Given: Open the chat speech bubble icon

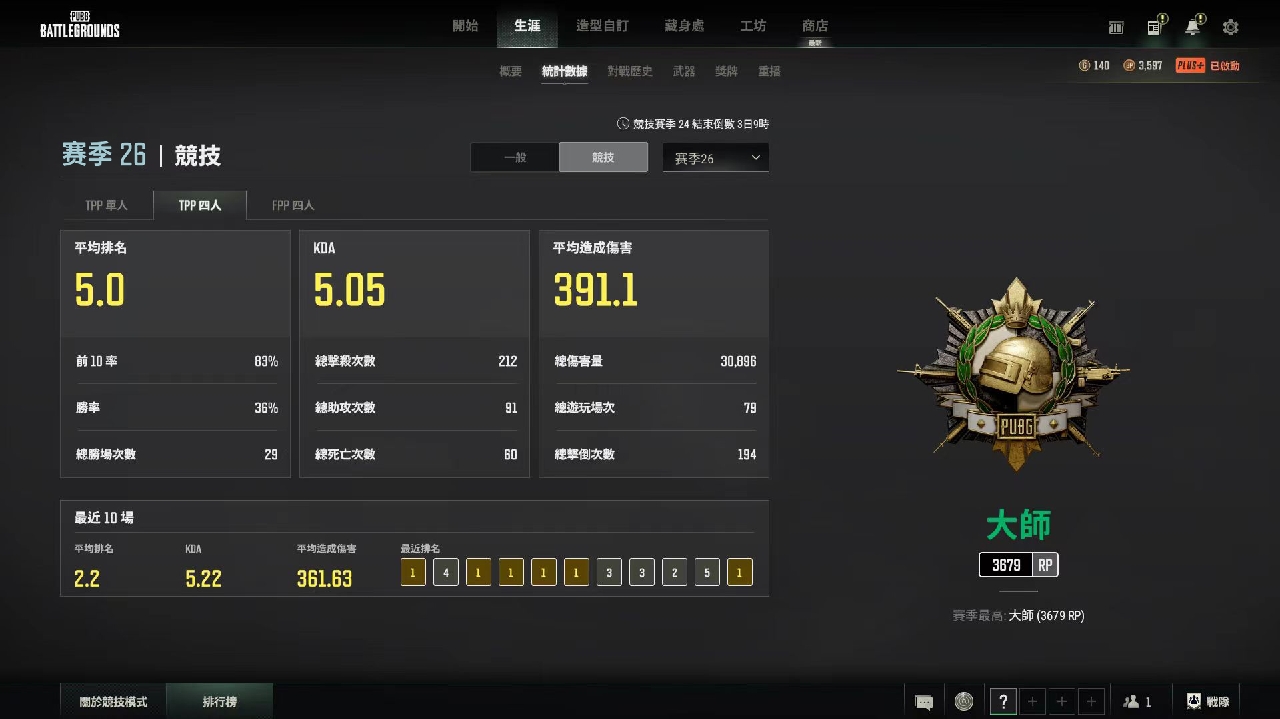Looking at the screenshot, I should pos(924,702).
